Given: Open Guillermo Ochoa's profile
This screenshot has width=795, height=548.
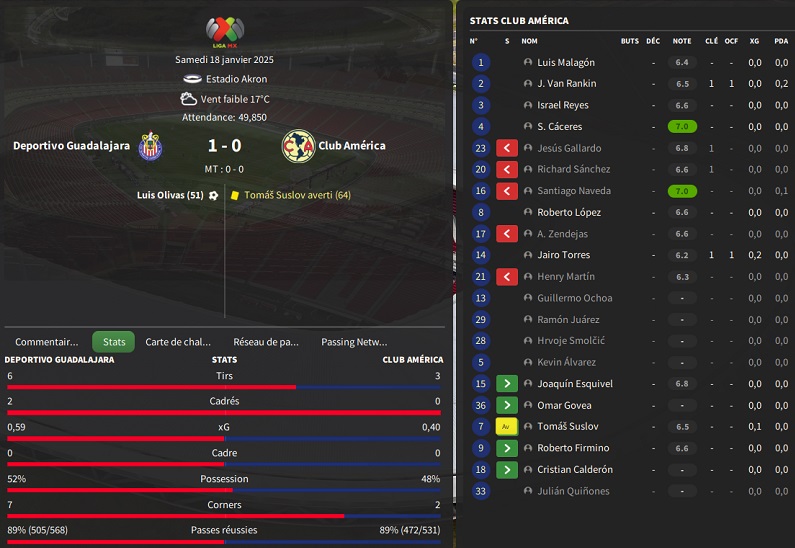Looking at the screenshot, I should [574, 298].
